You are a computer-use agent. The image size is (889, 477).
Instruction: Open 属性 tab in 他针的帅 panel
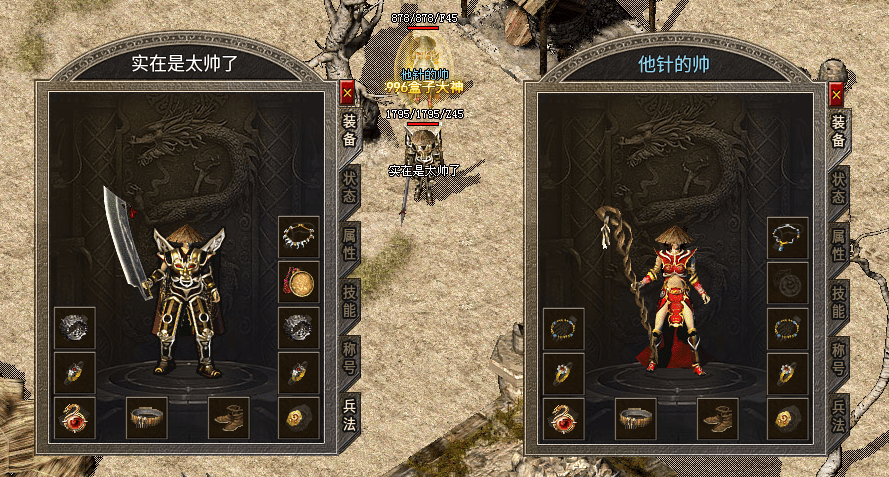coord(838,242)
